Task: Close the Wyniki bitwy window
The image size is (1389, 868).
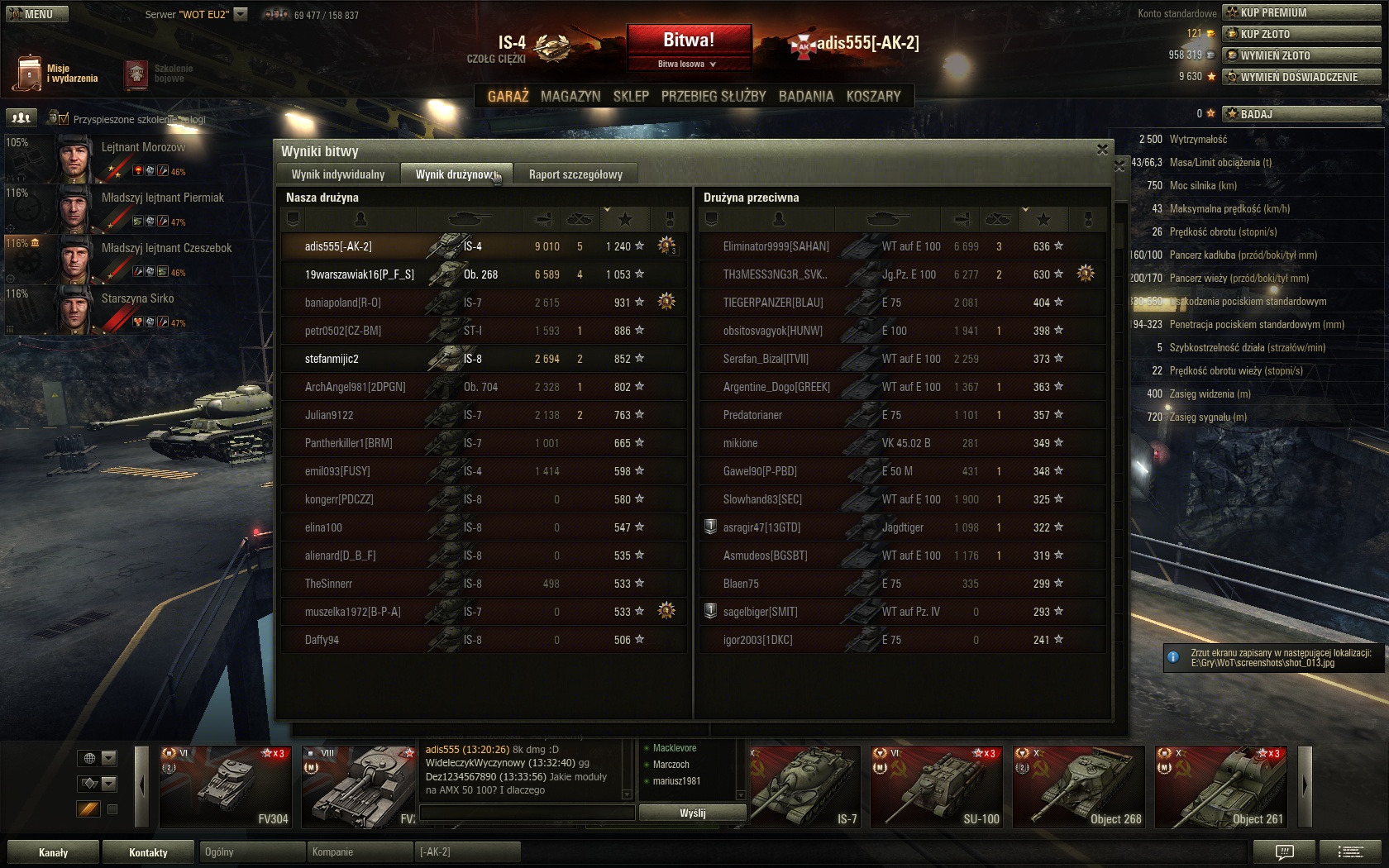Action: [1102, 150]
